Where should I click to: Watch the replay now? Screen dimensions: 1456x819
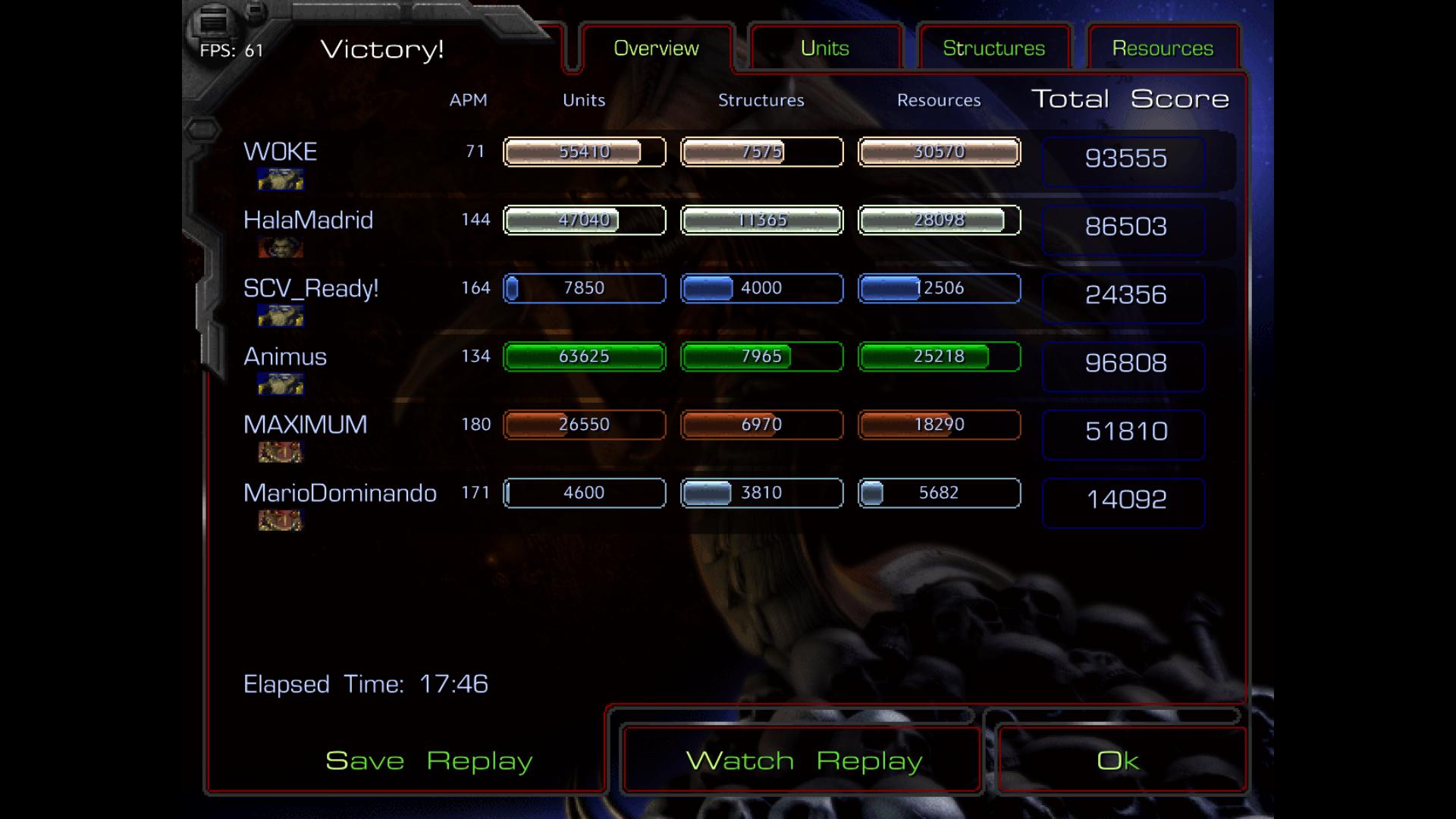tap(803, 761)
